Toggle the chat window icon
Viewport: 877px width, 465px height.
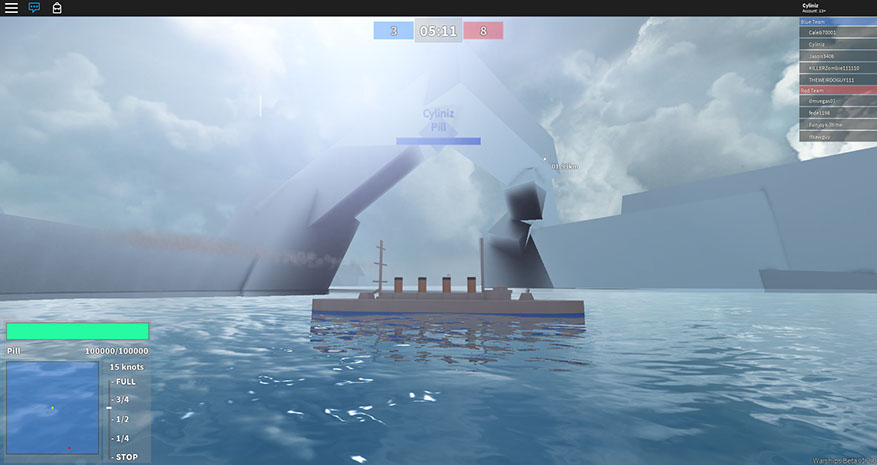(35, 8)
